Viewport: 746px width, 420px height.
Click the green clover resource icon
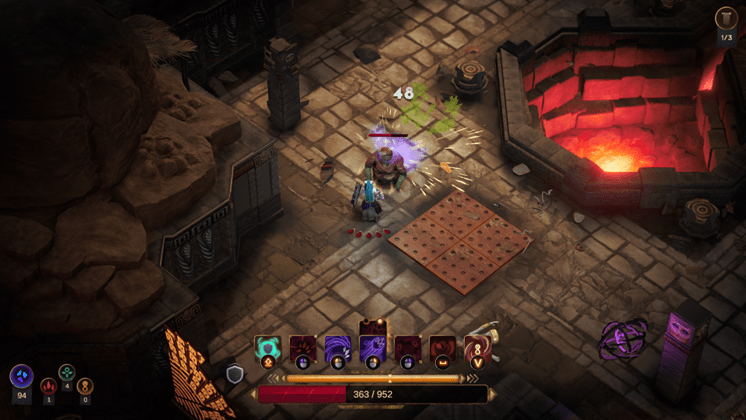click(67, 372)
